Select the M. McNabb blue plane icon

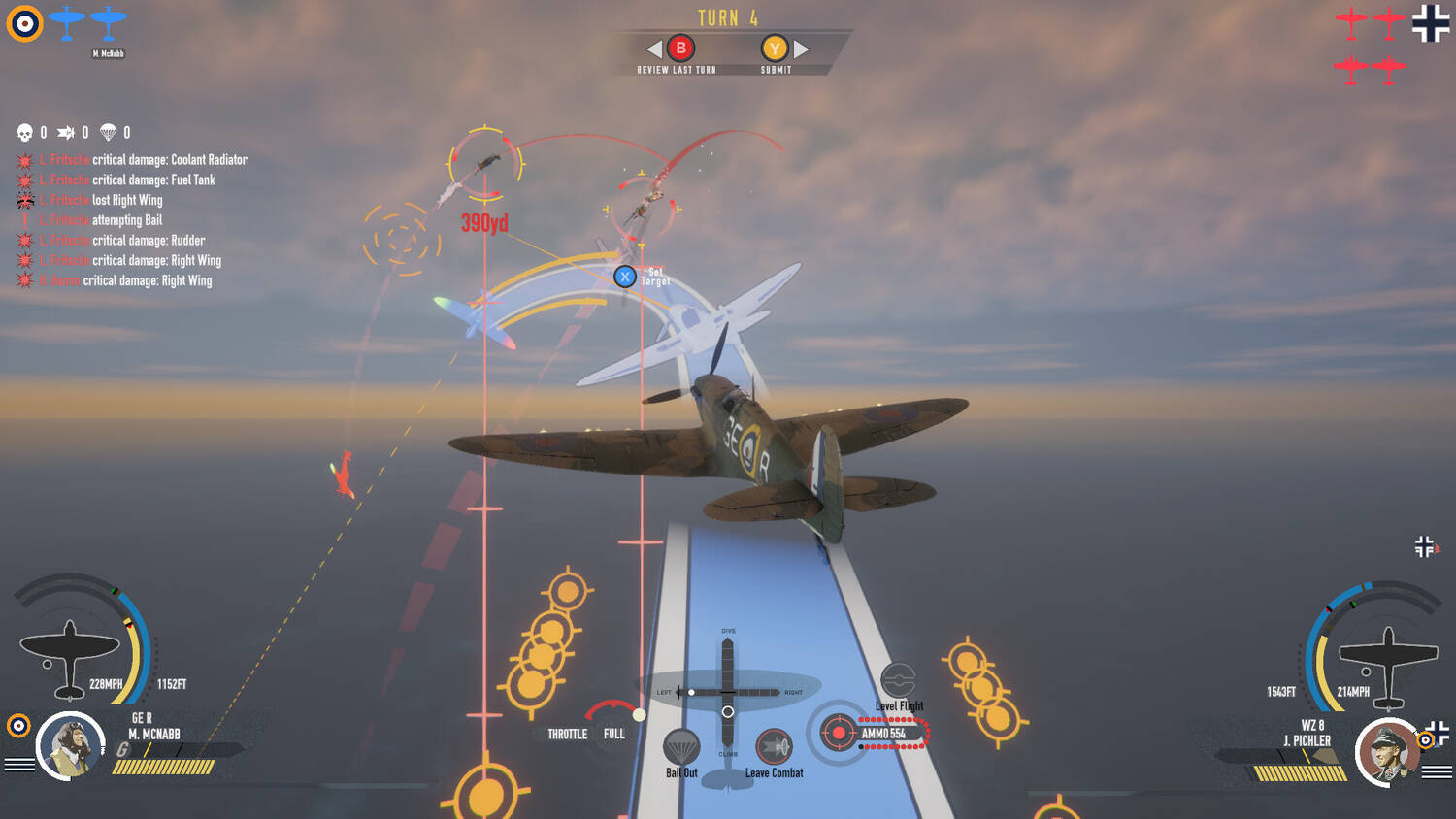tap(108, 22)
